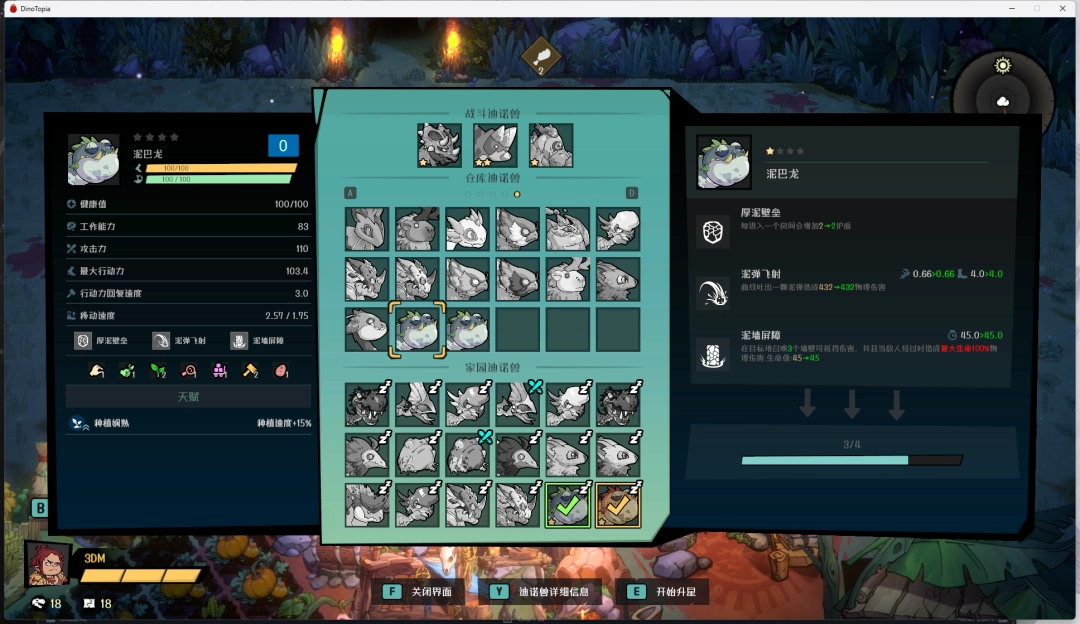The image size is (1080, 624).
Task: Click 厚泥壁垒 skill icon in left stats panel
Action: click(84, 341)
